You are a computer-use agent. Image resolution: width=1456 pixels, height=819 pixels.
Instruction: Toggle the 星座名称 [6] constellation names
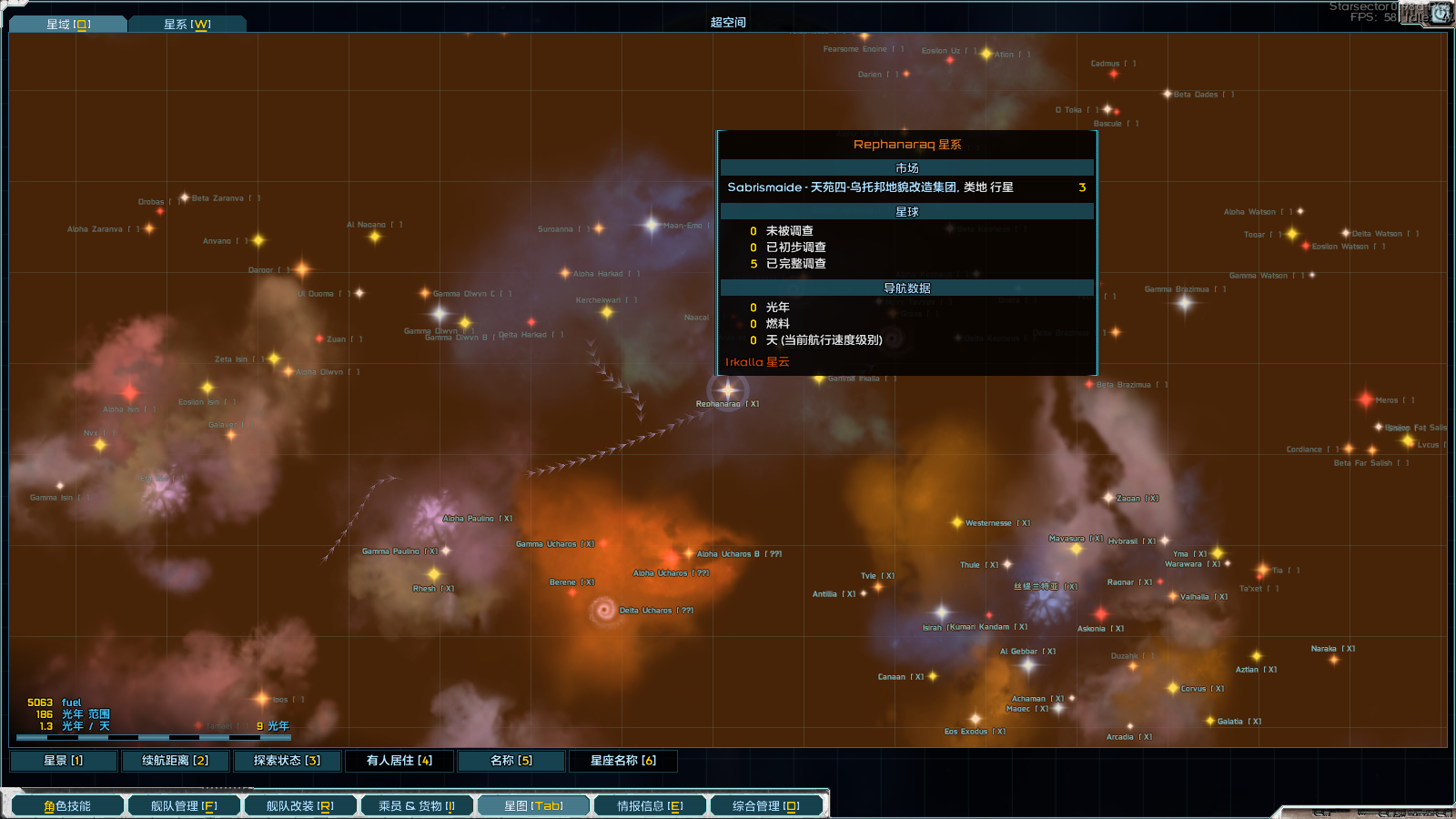tap(623, 760)
